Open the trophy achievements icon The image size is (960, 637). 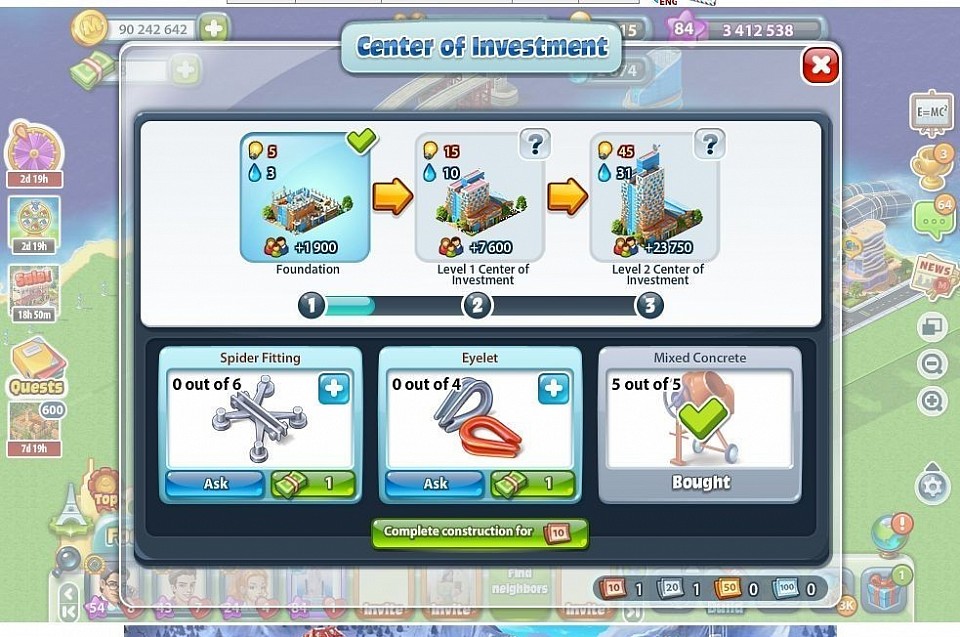coord(932,166)
